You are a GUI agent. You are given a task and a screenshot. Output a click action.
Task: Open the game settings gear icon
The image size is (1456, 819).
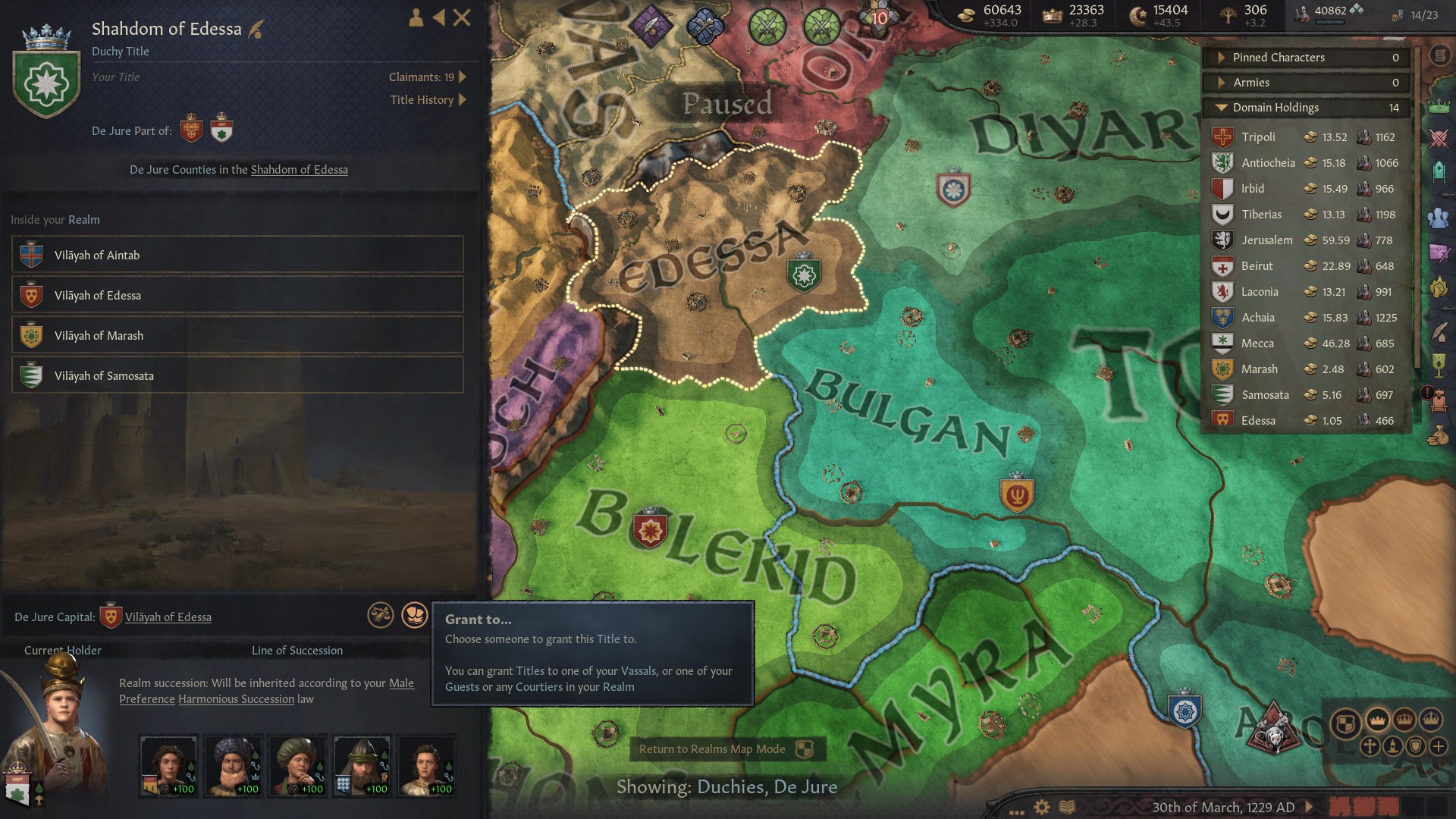[x=1041, y=806]
